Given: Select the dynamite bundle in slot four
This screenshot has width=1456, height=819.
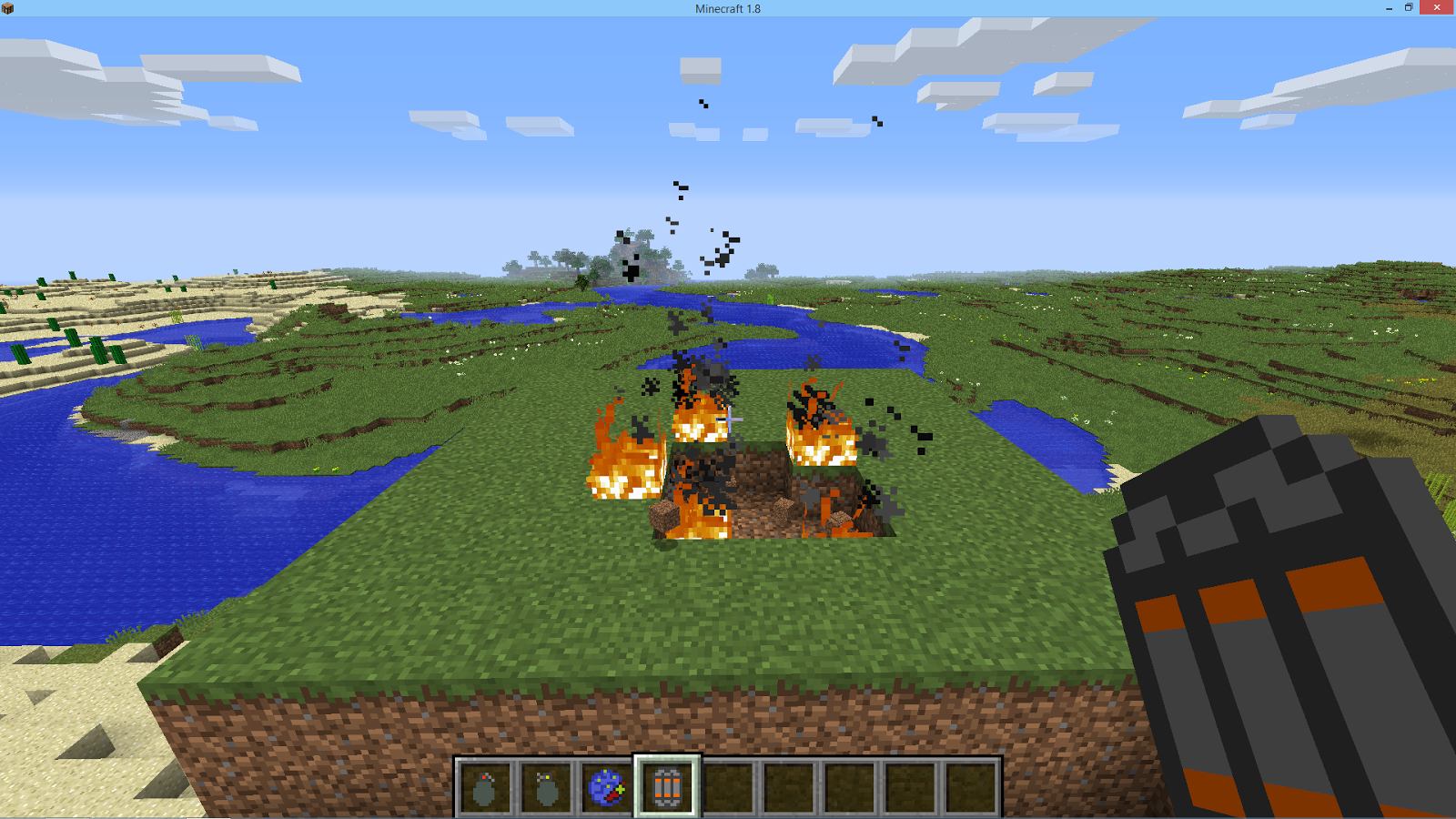Looking at the screenshot, I should click(665, 788).
